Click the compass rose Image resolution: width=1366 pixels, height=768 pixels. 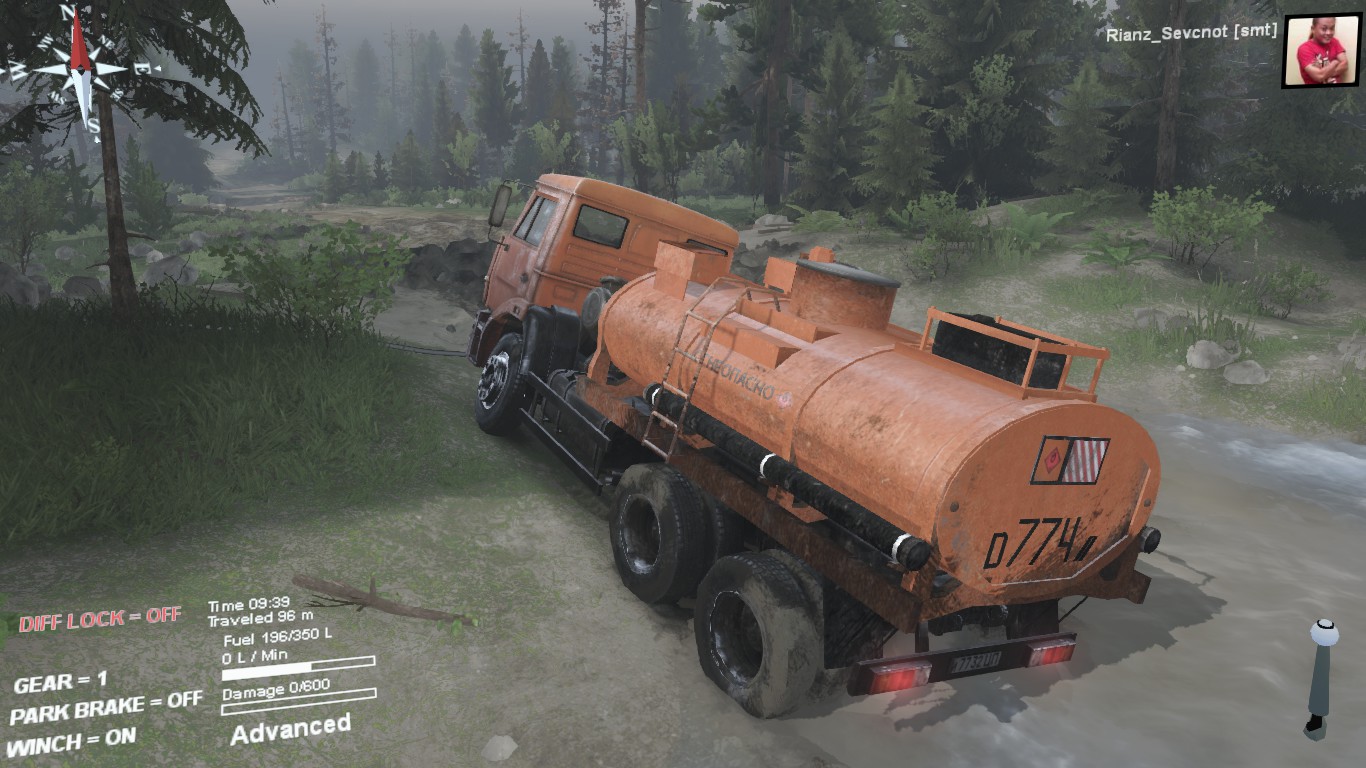point(80,70)
